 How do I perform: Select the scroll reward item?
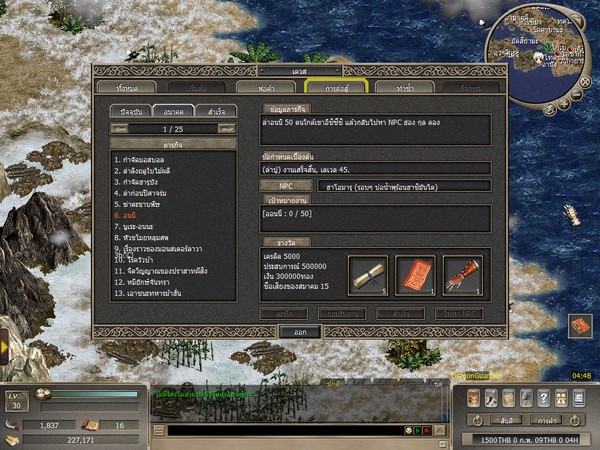tap(368, 274)
